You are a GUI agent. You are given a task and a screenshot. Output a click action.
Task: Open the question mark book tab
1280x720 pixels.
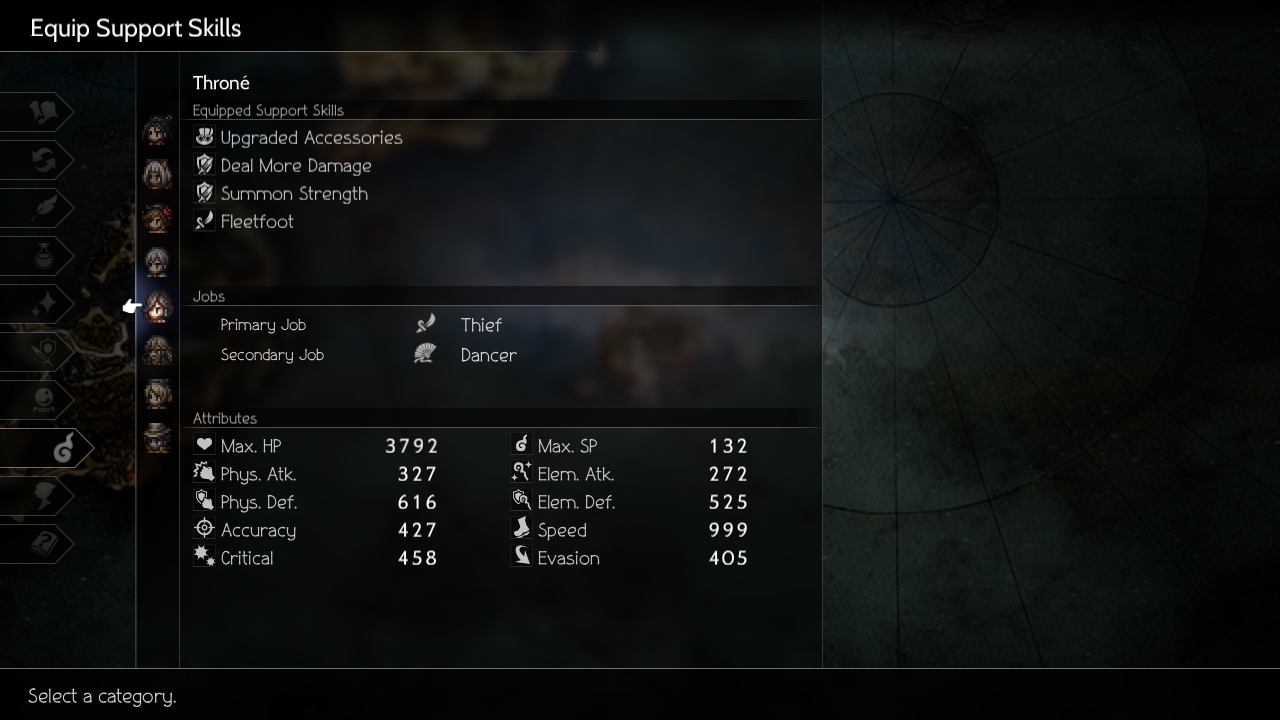pyautogui.click(x=42, y=544)
